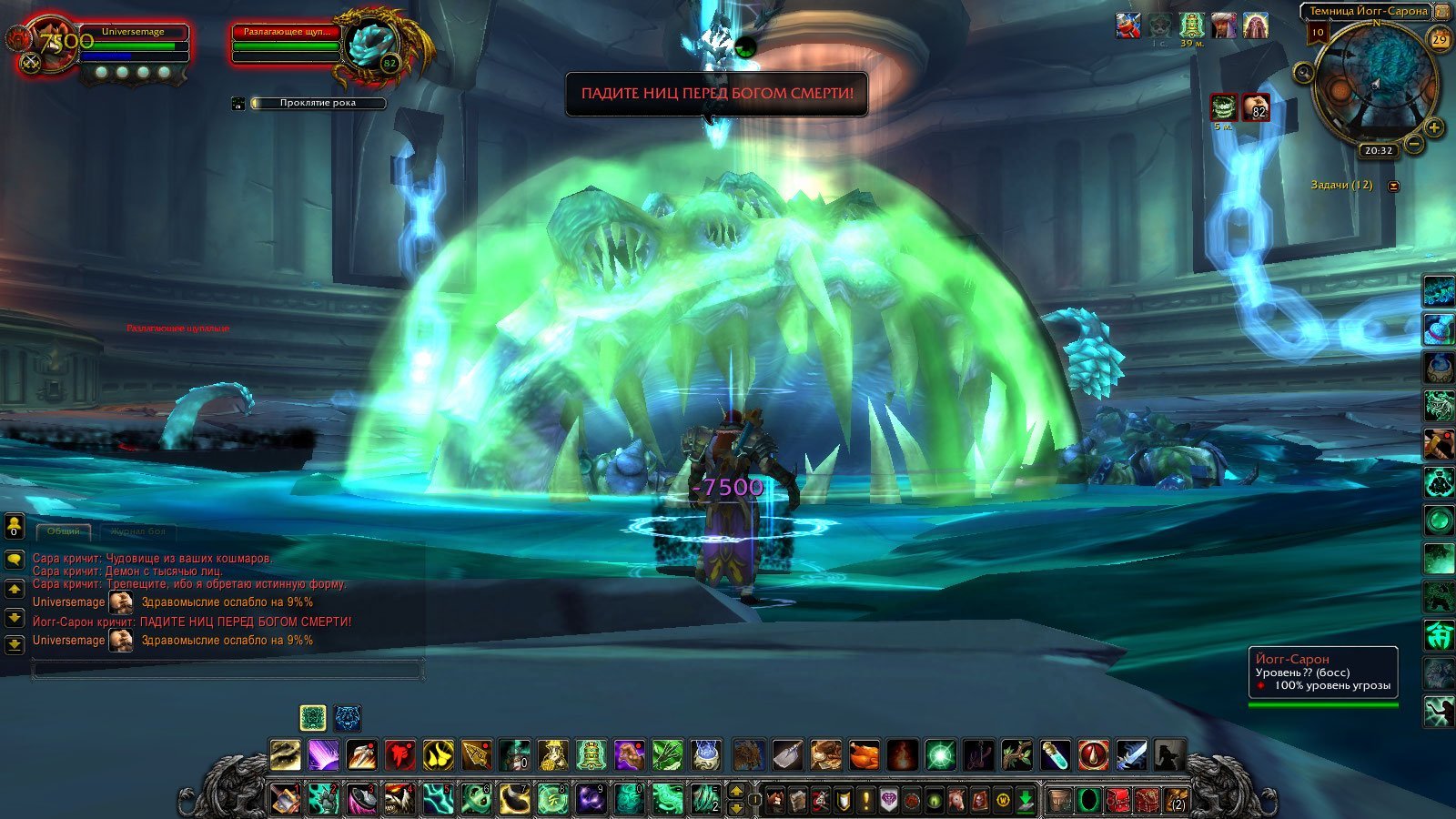Activate the purple beam spell icon
1456x819 pixels.
[323, 754]
